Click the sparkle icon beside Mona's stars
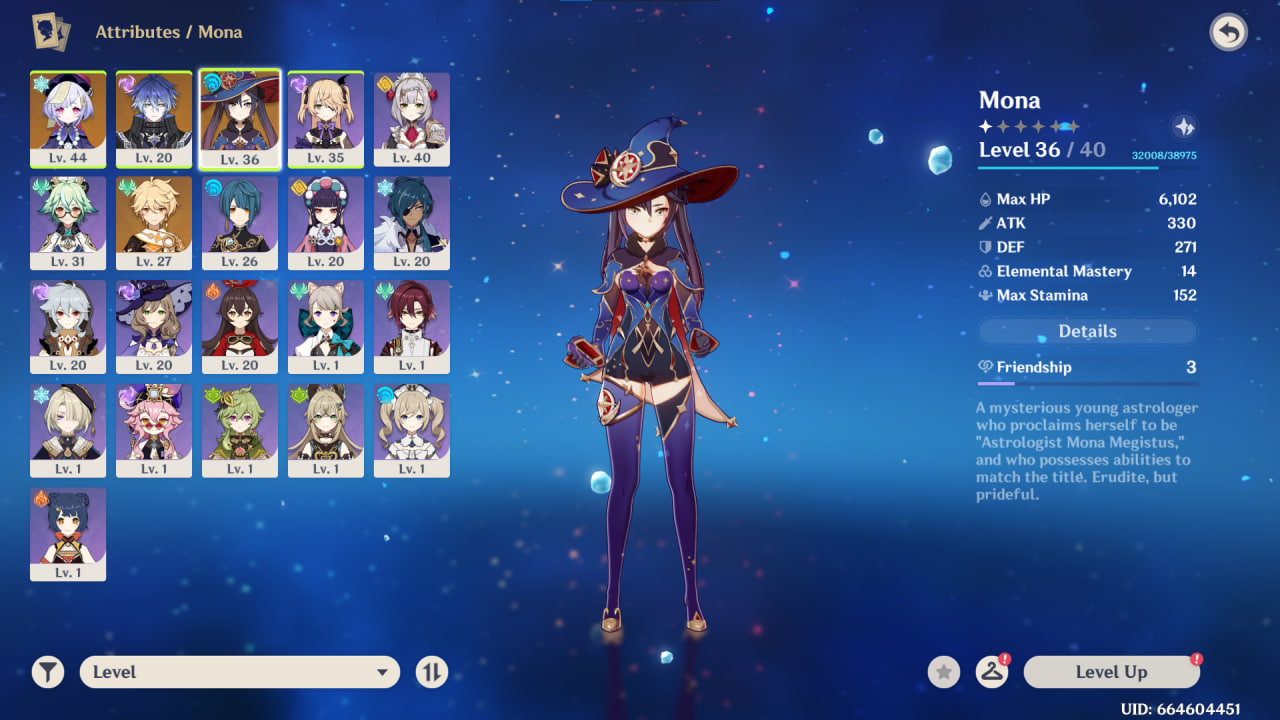Viewport: 1280px width, 720px height. tap(1184, 127)
